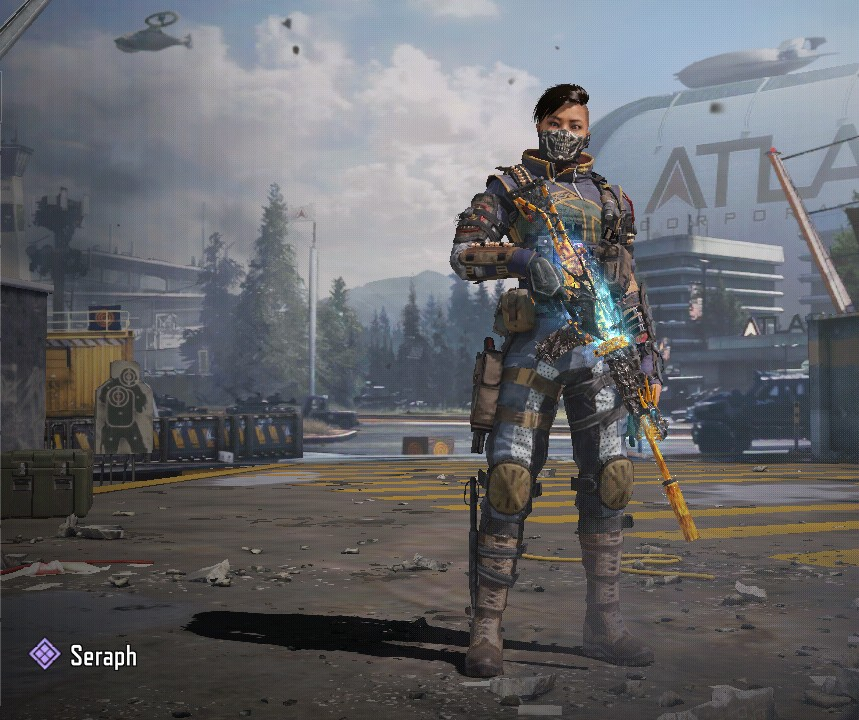
Task: Click the purple diamond rarity icon
Action: 44,655
